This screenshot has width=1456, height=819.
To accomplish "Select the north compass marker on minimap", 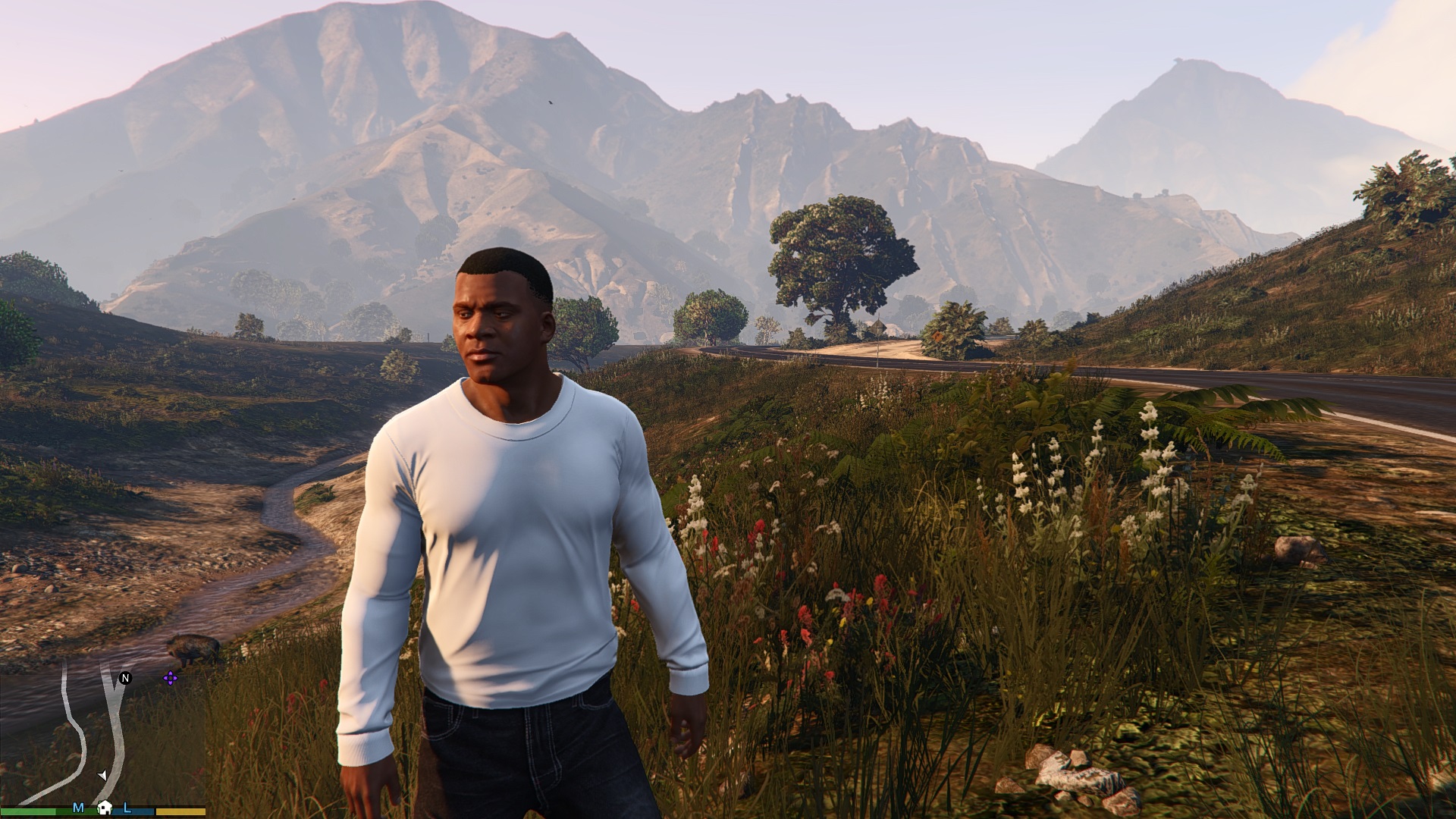I will (126, 678).
